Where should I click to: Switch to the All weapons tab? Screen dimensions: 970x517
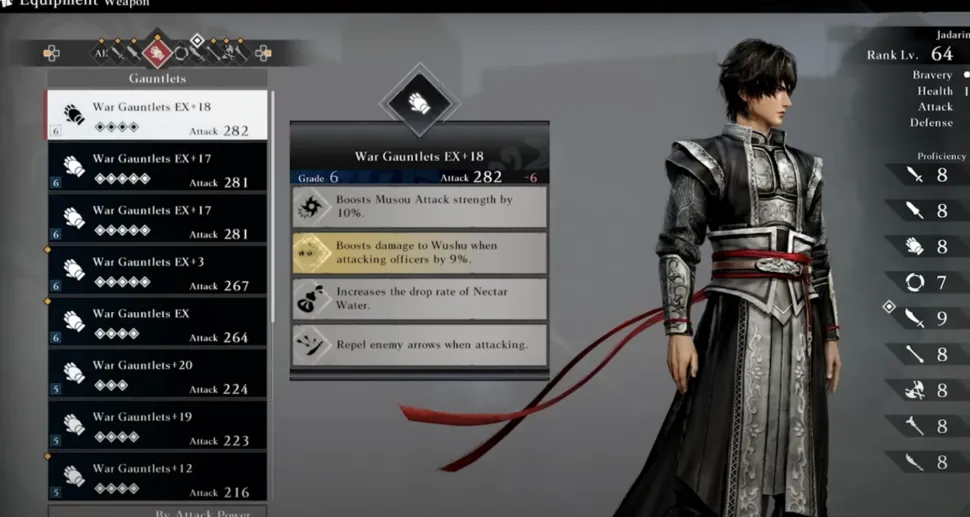100,52
